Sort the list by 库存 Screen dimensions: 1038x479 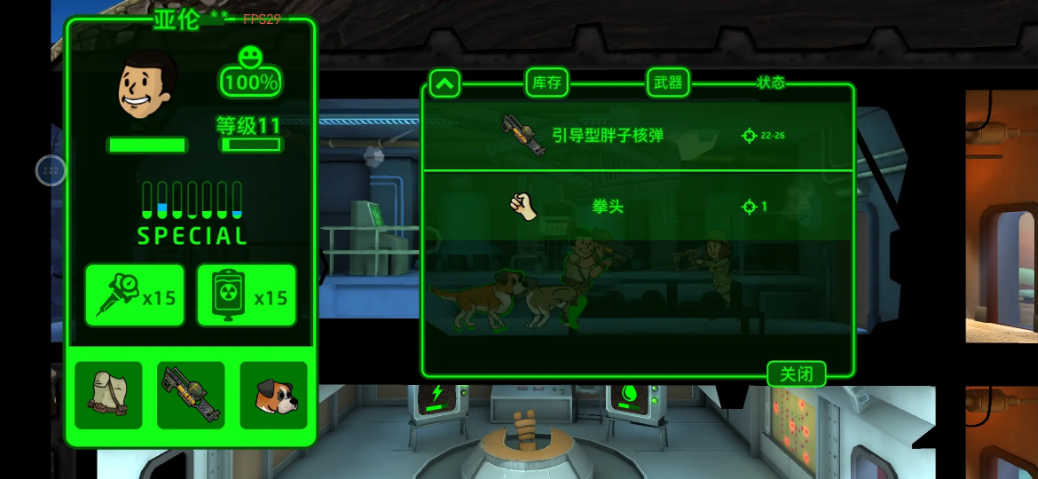[x=546, y=83]
